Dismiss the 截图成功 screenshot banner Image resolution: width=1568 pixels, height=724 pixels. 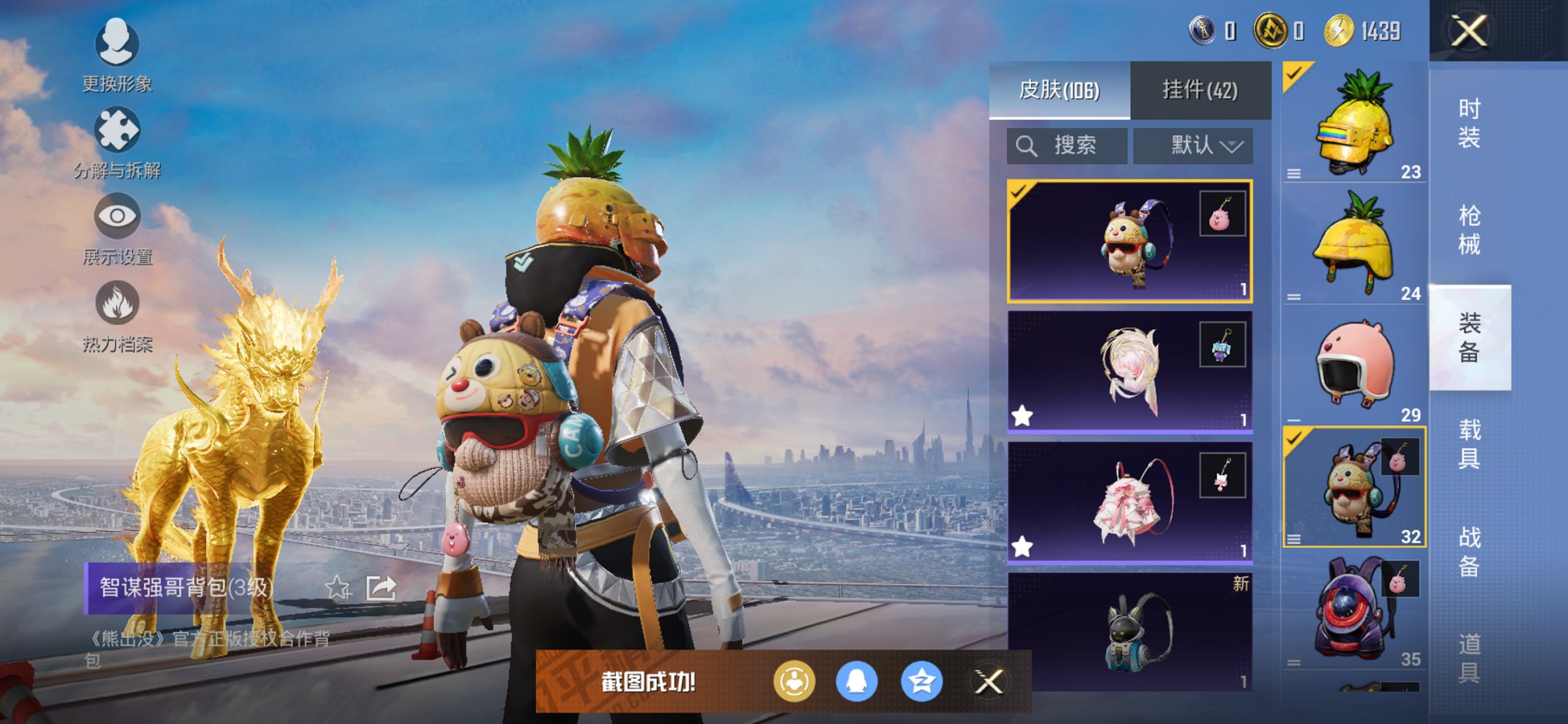(989, 682)
